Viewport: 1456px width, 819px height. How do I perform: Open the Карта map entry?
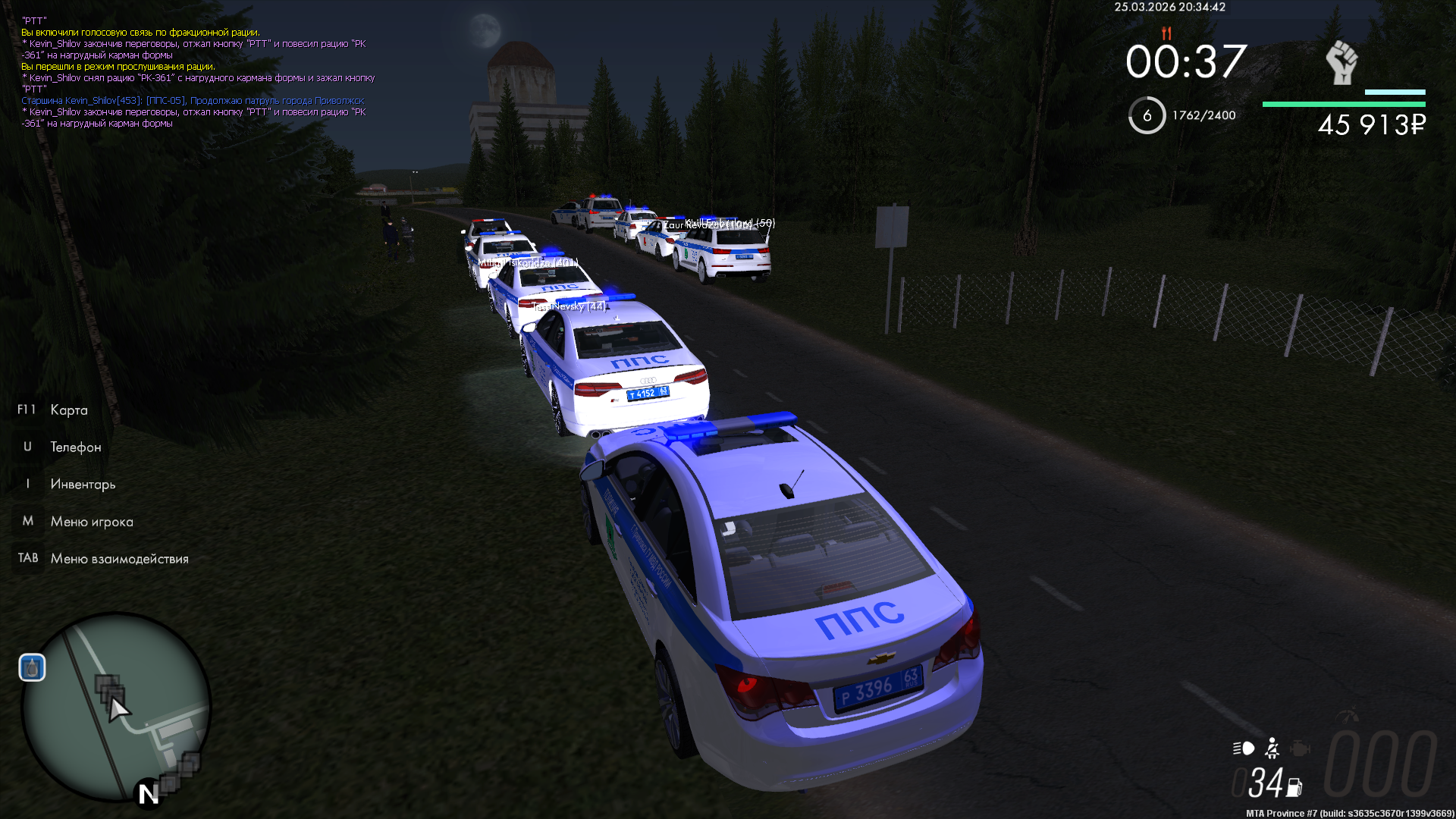[x=68, y=410]
